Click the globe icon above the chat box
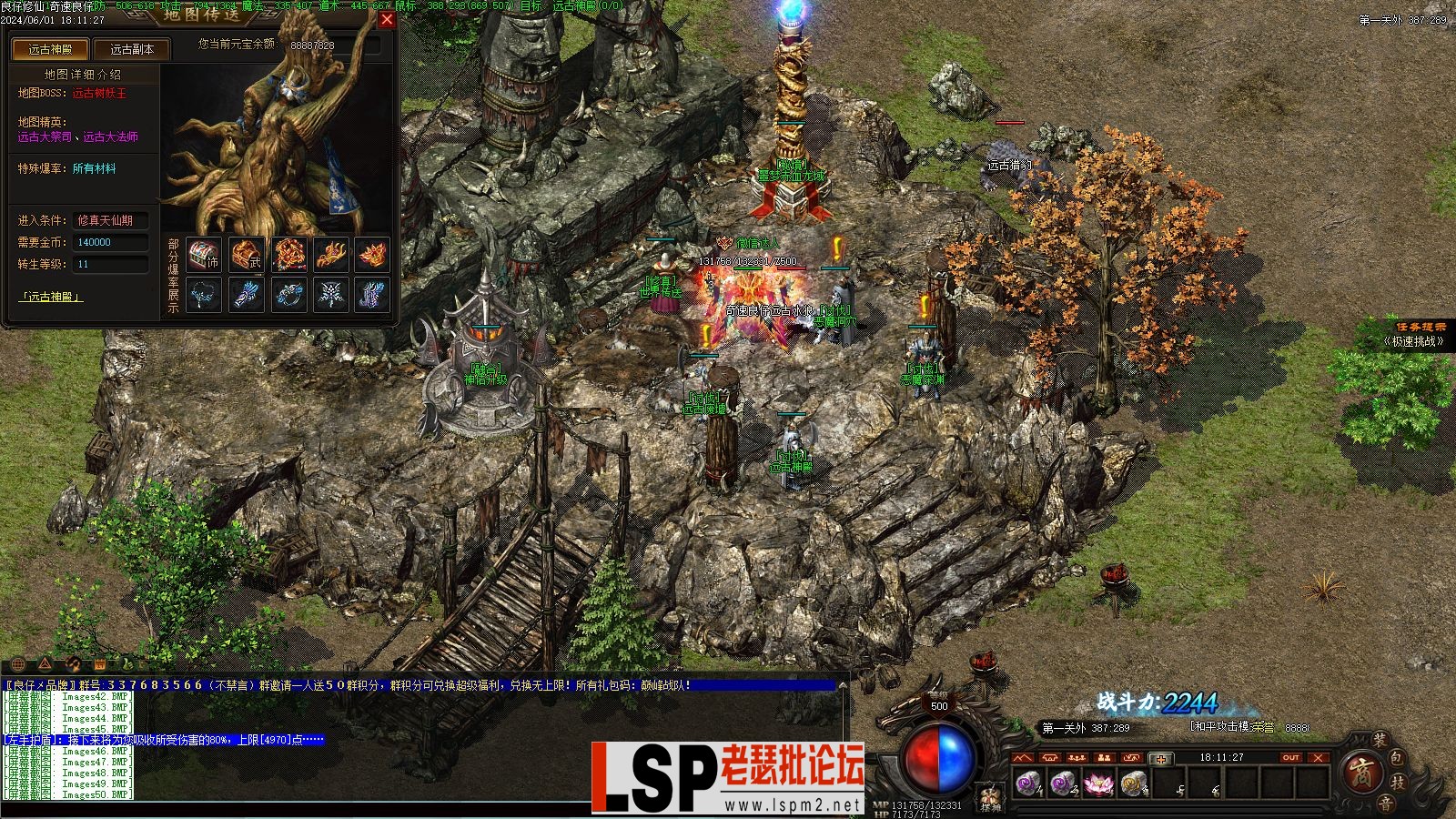Image resolution: width=1456 pixels, height=819 pixels. coord(18,663)
